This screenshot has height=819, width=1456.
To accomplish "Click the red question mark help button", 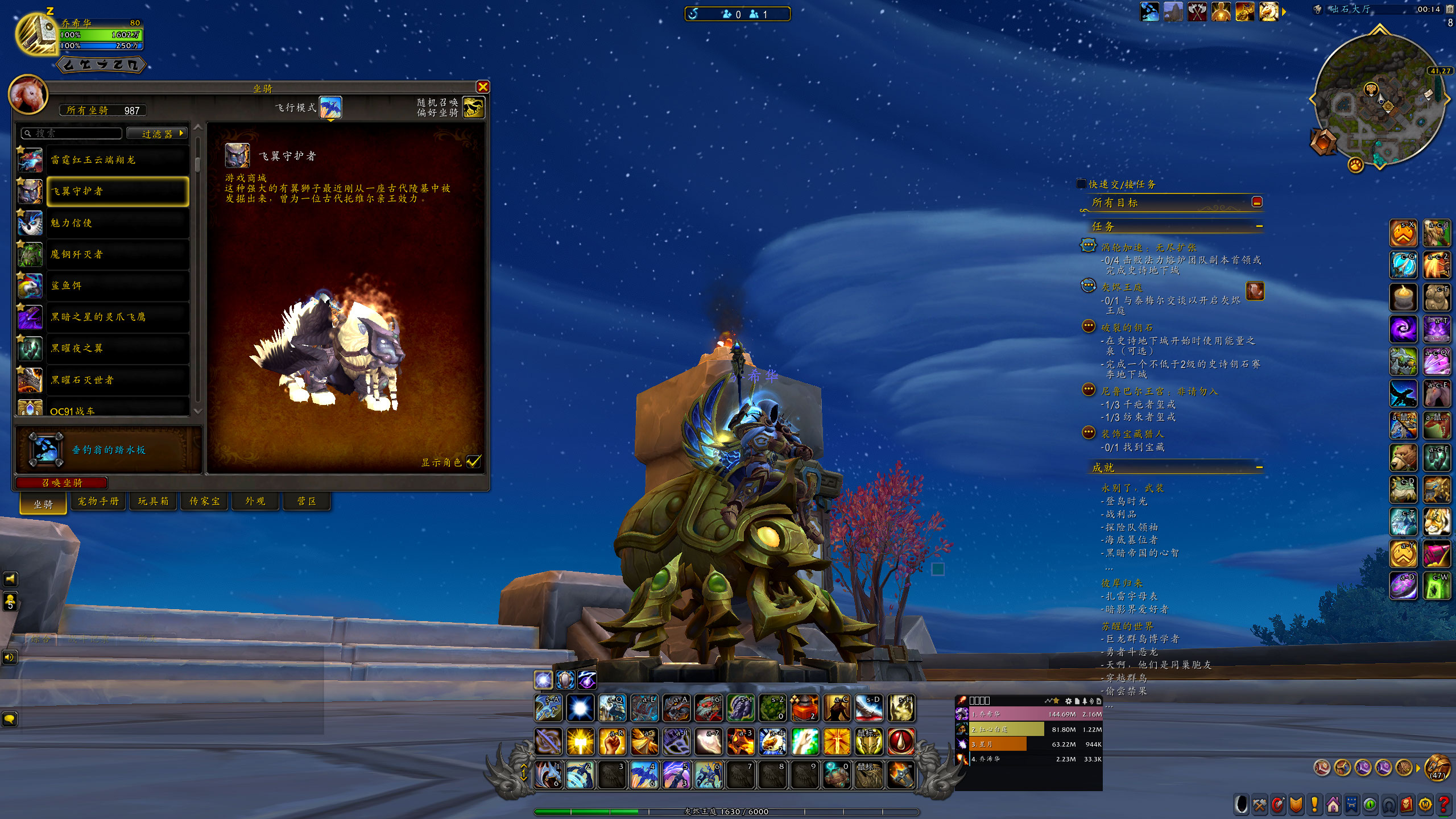I will tap(1443, 805).
